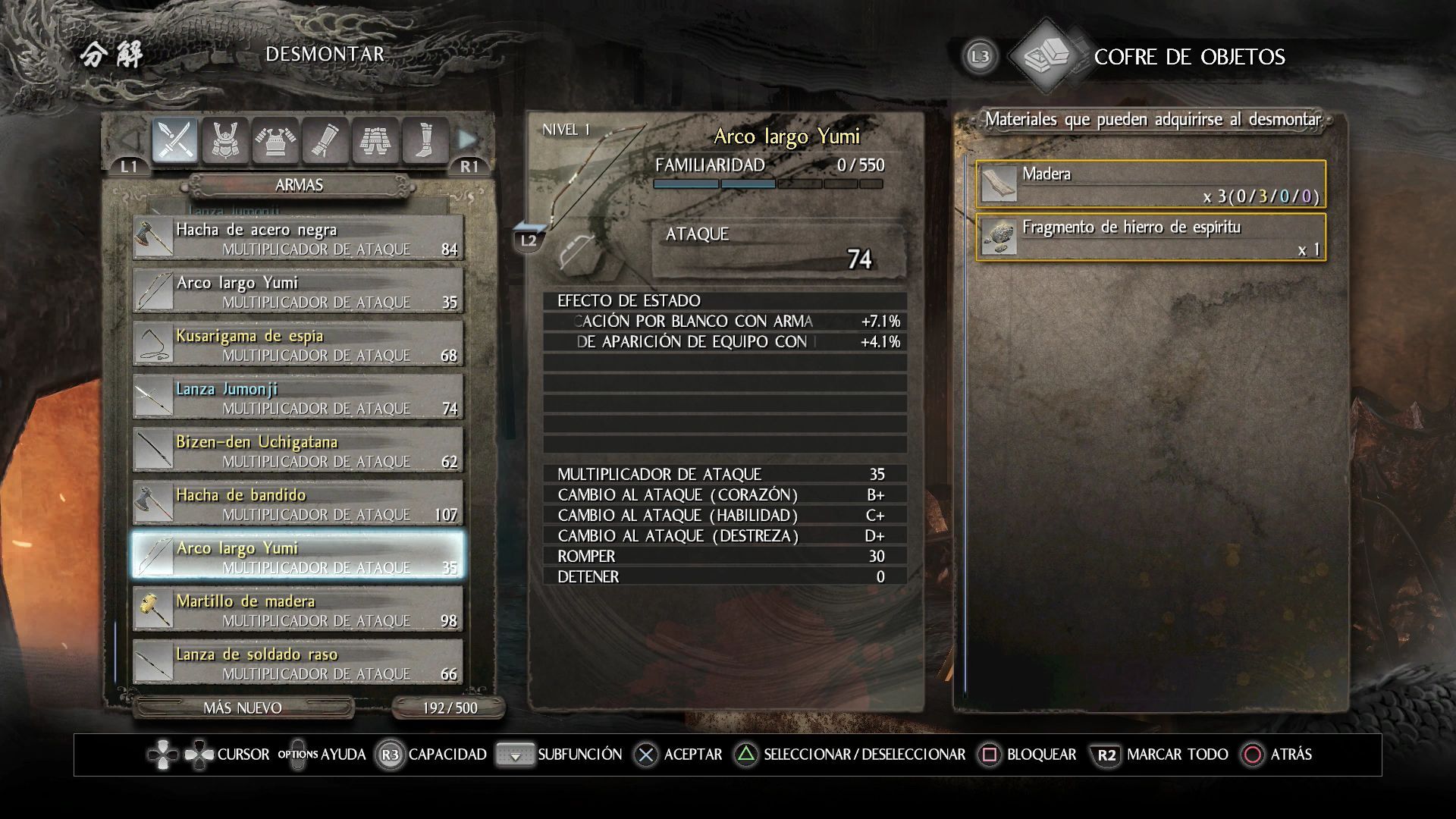Click the right arrow for more categories
This screenshot has height=819, width=1456.
pyautogui.click(x=468, y=140)
